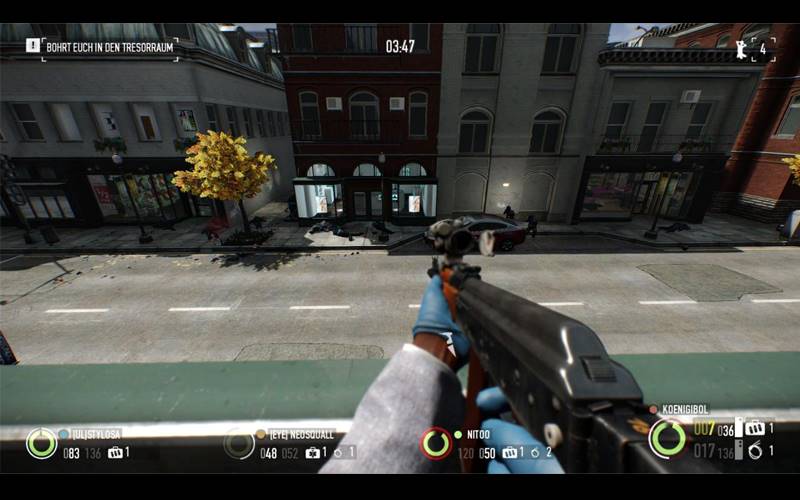The height and width of the screenshot is (500, 800).
Task: Select KOENIGIBOL's deployable equipment icon
Action: click(x=753, y=429)
